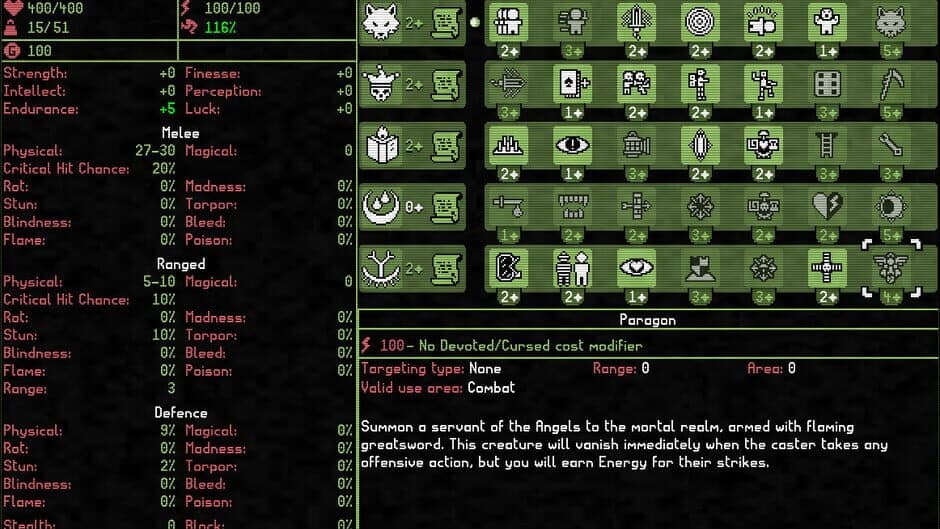Choose the eclipse sun ability
The width and height of the screenshot is (940, 529).
(890, 207)
